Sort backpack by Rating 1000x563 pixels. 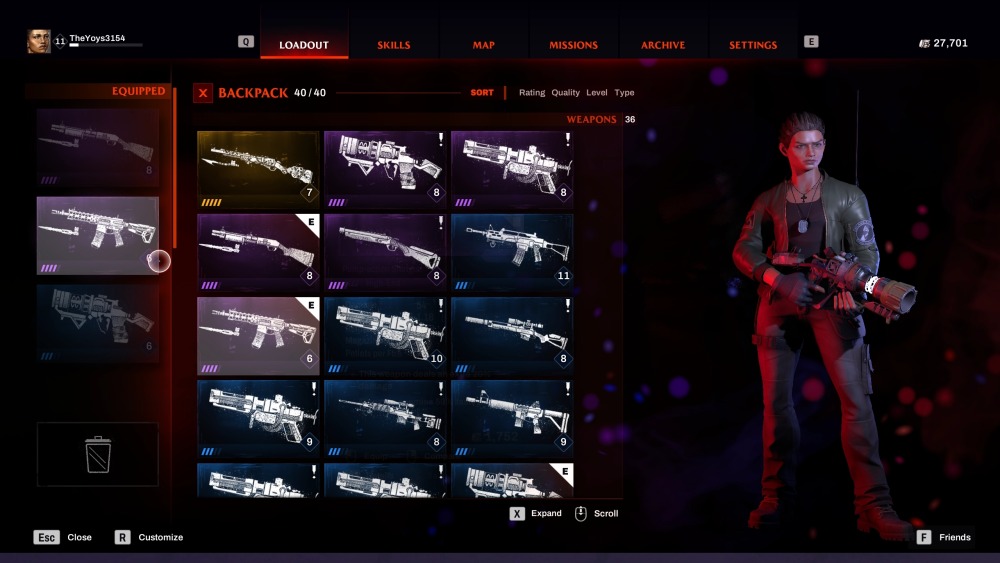click(532, 93)
